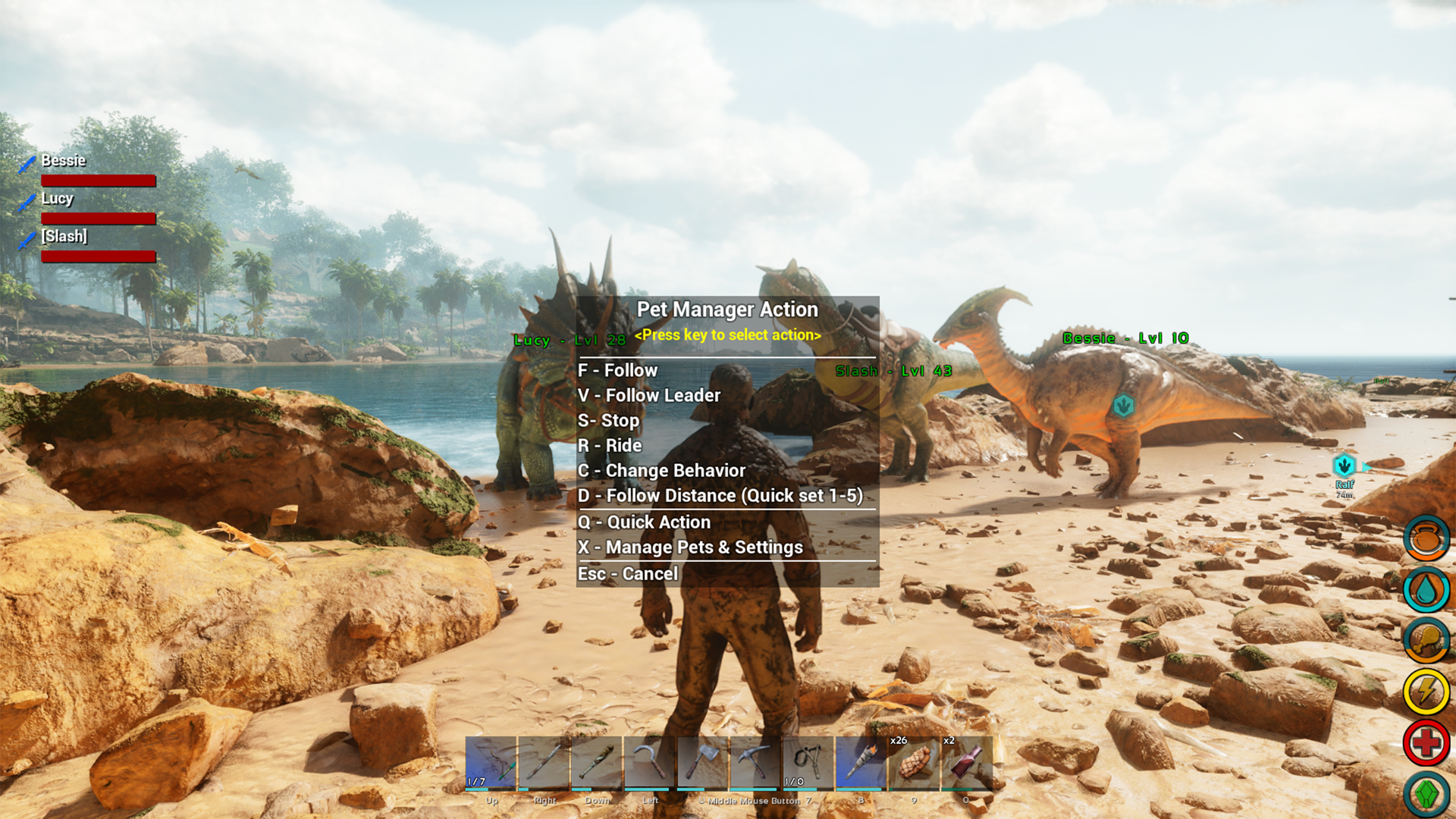Use the cooked meat stack

click(914, 762)
